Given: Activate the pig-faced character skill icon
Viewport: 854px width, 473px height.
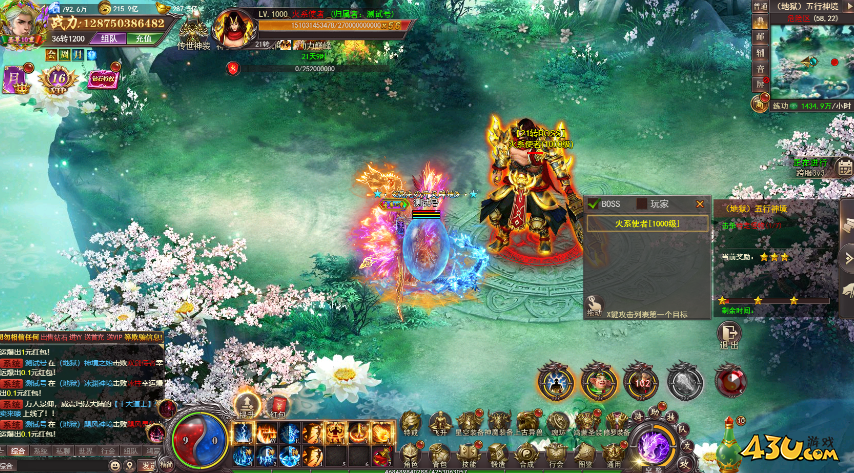Looking at the screenshot, I should click(598, 381).
